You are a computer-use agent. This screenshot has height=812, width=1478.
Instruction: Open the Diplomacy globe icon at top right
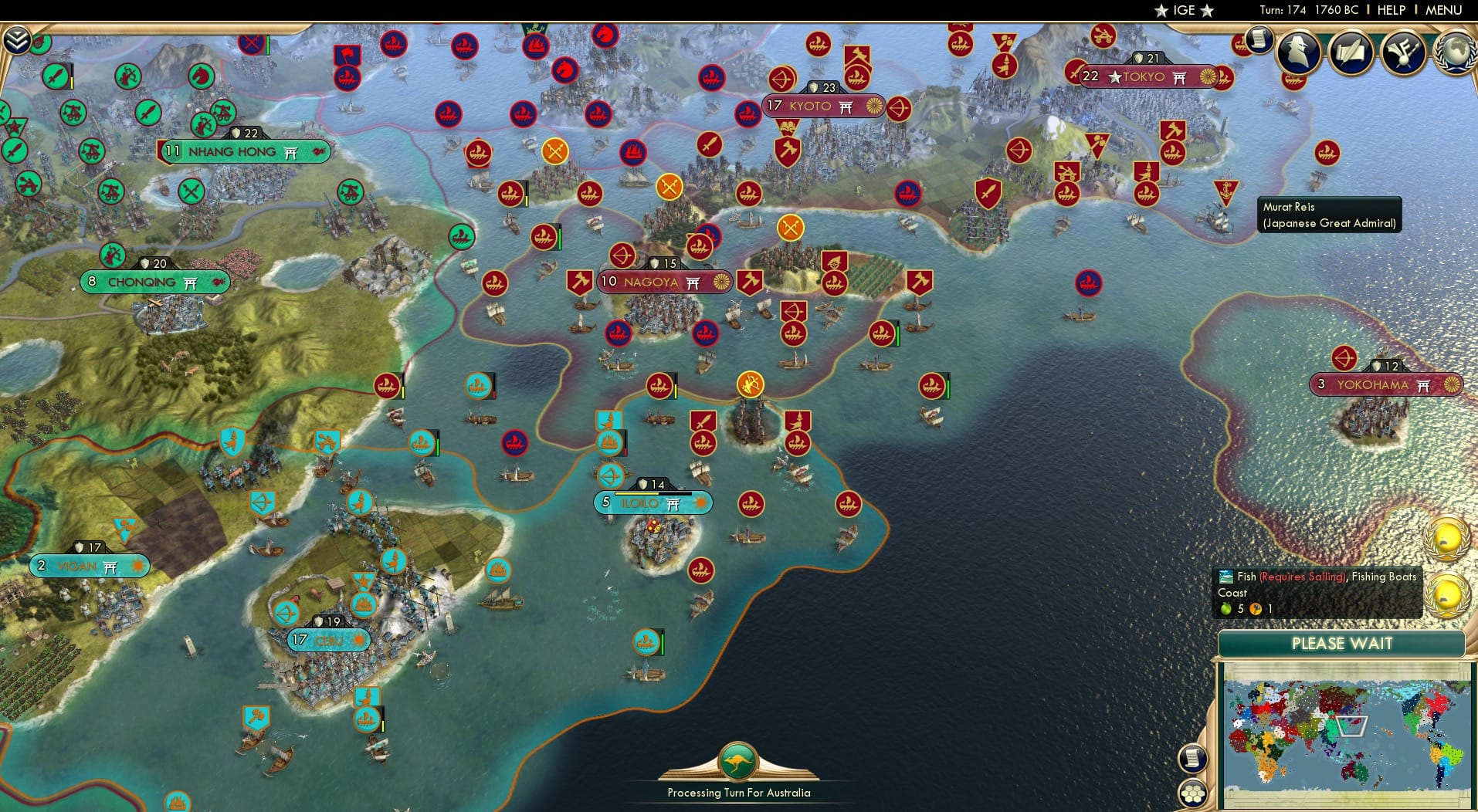click(1455, 50)
